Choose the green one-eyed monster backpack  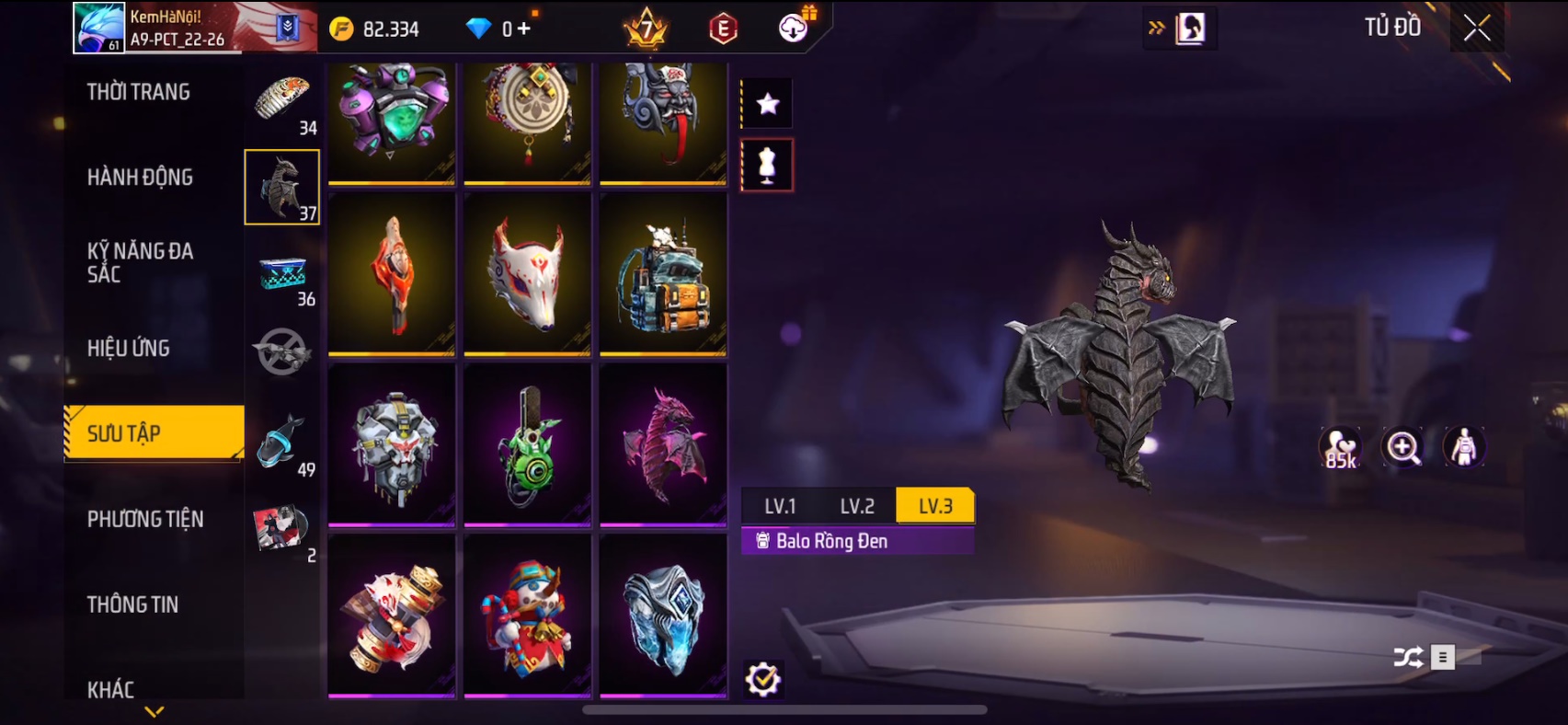click(x=527, y=444)
